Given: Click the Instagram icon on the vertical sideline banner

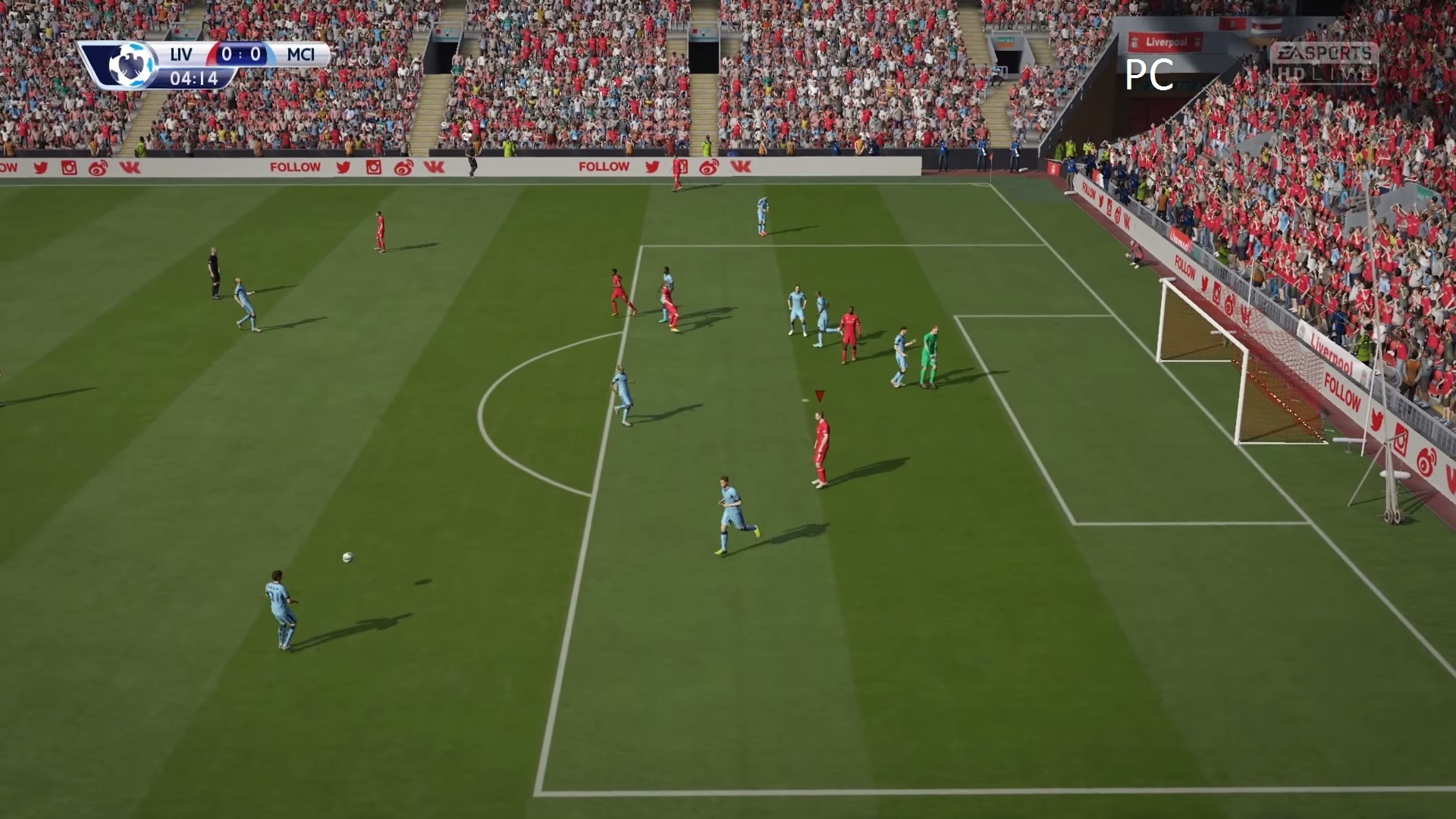Looking at the screenshot, I should [x=1109, y=208].
